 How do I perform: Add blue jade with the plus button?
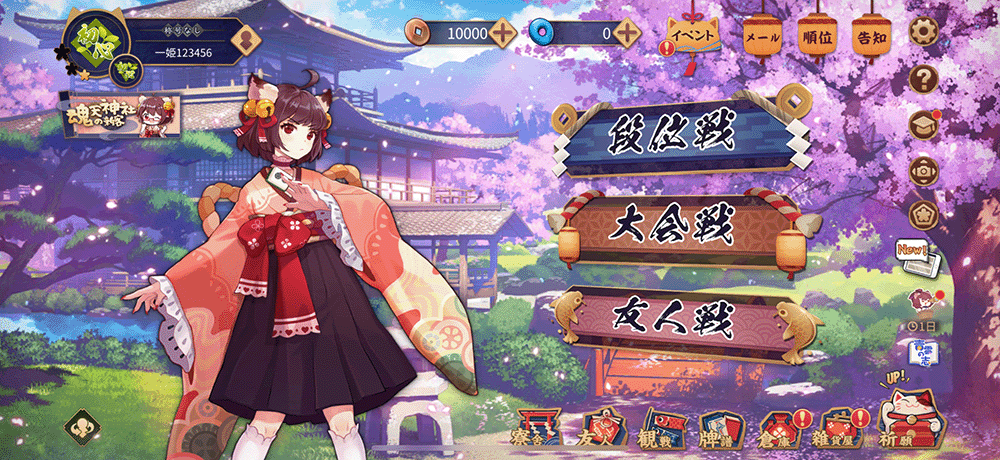tap(627, 33)
